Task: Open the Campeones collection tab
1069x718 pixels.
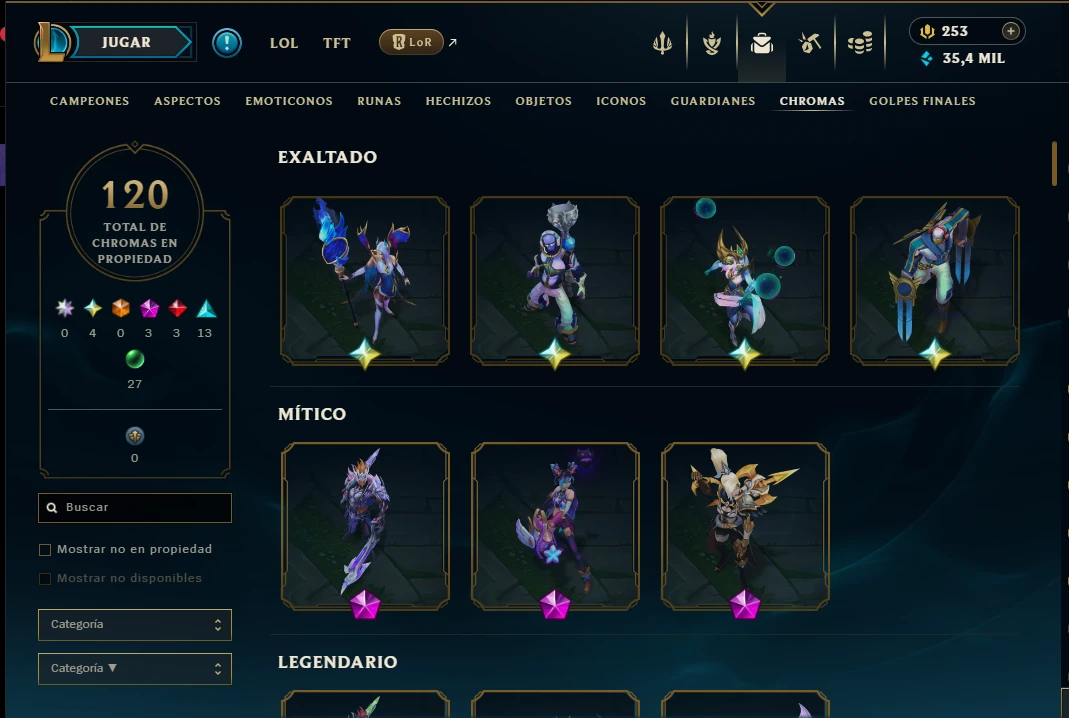Action: pyautogui.click(x=90, y=101)
